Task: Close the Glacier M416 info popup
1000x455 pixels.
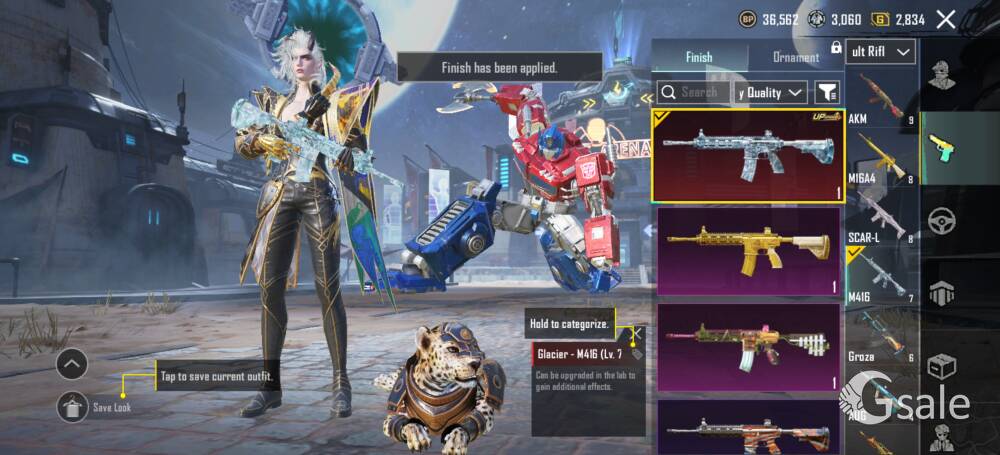Action: click(x=636, y=333)
